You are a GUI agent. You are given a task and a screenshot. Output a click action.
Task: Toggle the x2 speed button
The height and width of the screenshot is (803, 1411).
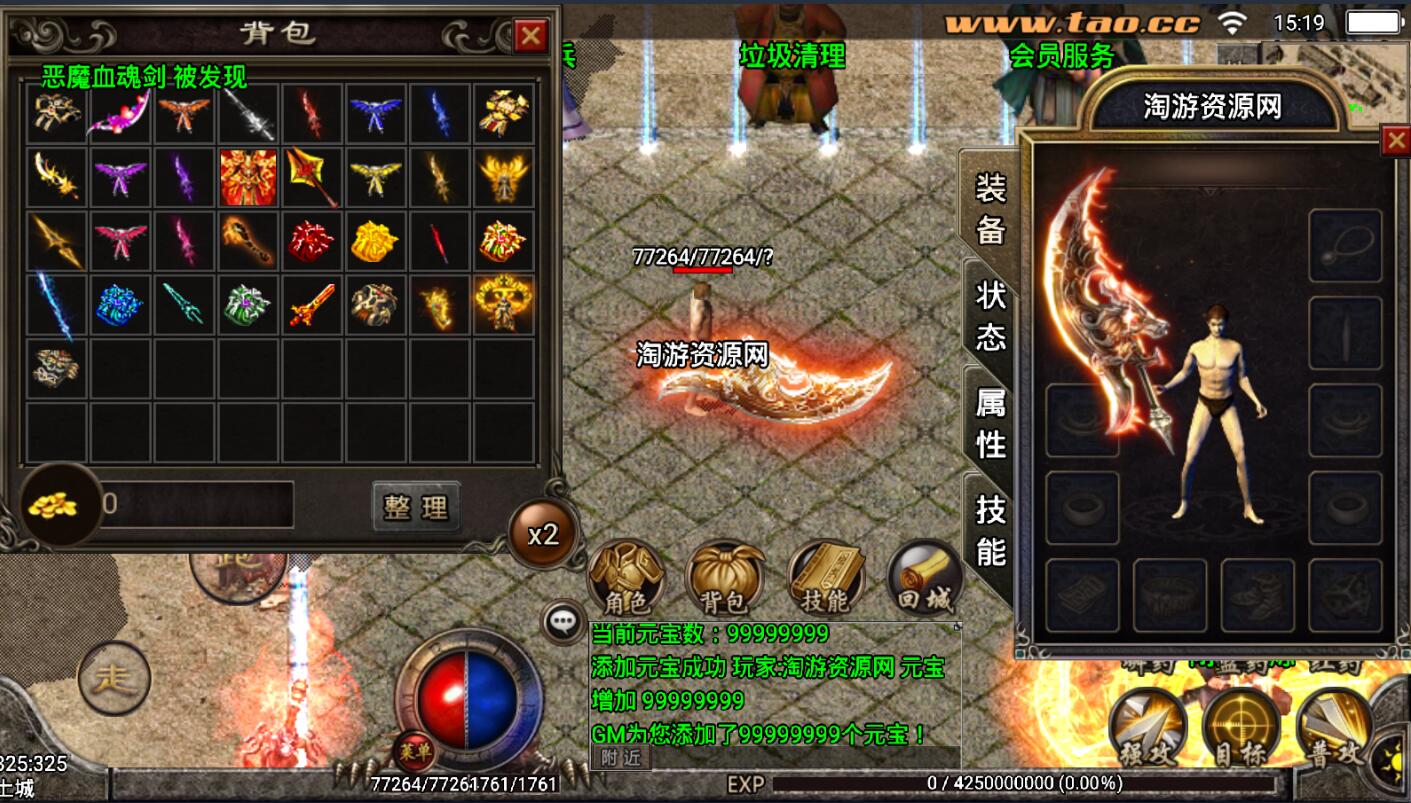click(543, 534)
